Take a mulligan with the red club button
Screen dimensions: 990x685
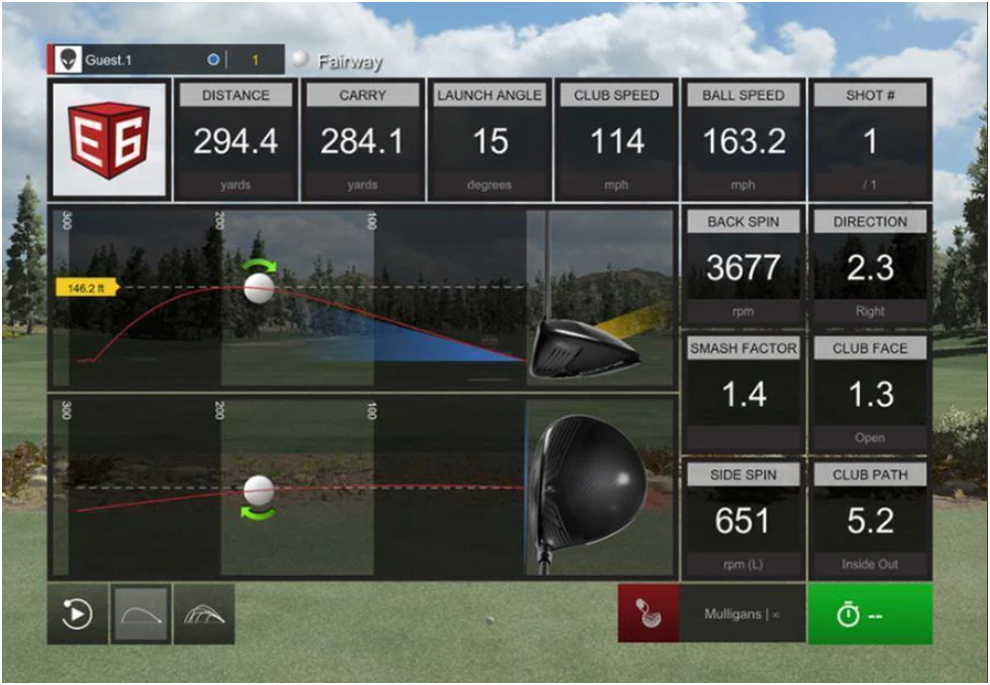coord(648,614)
